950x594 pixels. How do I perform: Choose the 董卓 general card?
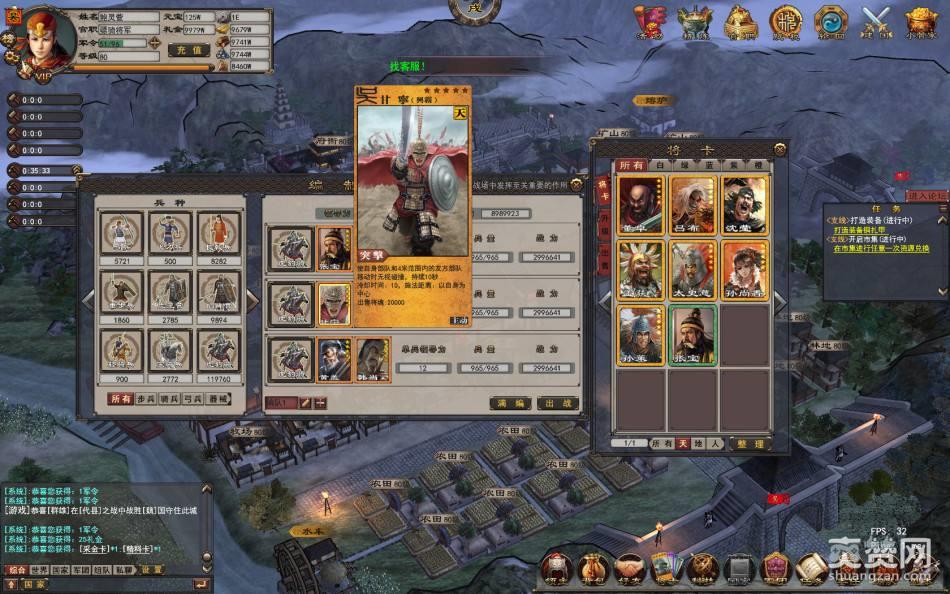click(x=640, y=205)
